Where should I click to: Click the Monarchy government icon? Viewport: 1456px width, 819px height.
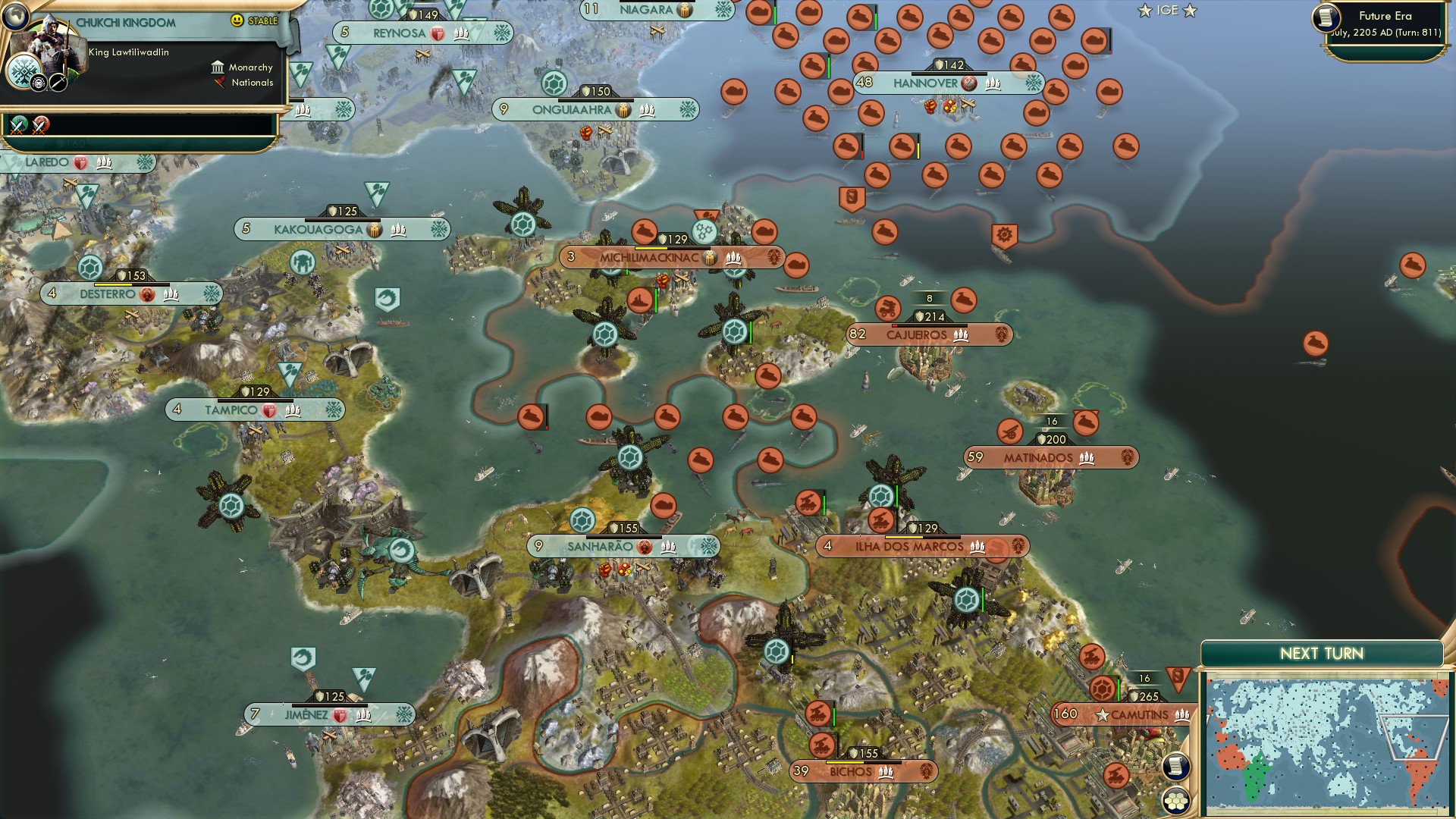[x=218, y=68]
